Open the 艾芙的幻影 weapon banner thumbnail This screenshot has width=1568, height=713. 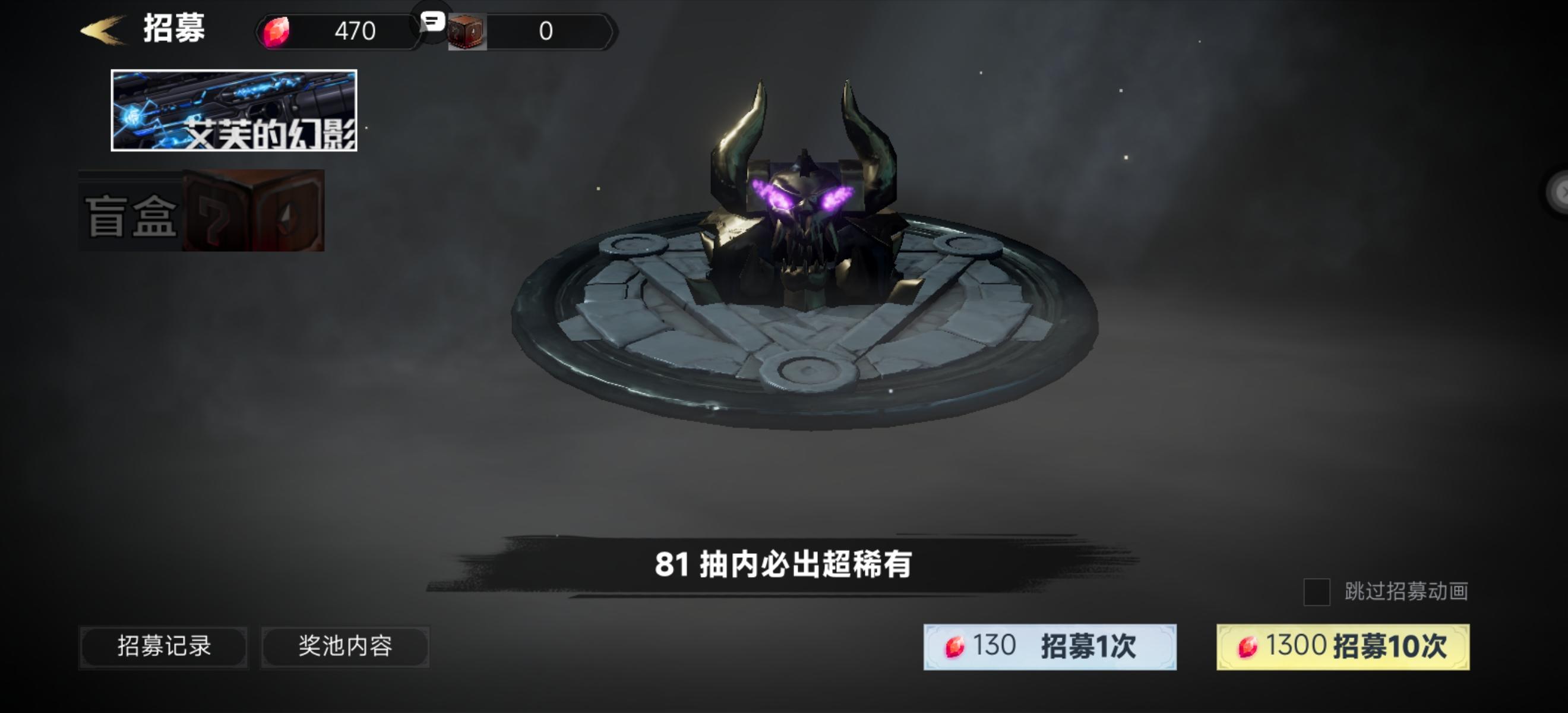(x=235, y=111)
